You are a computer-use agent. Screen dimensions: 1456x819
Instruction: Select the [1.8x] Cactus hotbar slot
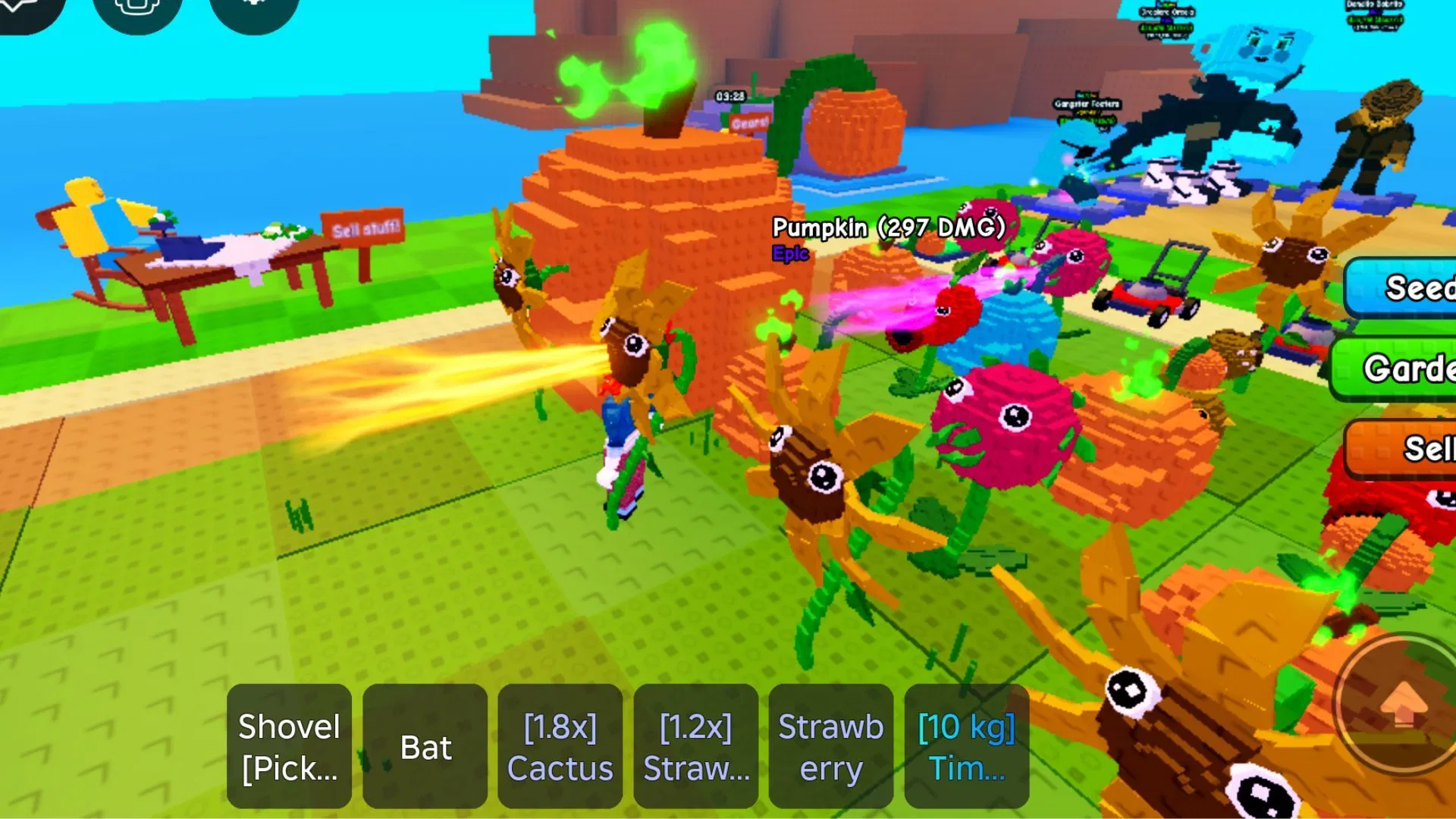pyautogui.click(x=560, y=747)
